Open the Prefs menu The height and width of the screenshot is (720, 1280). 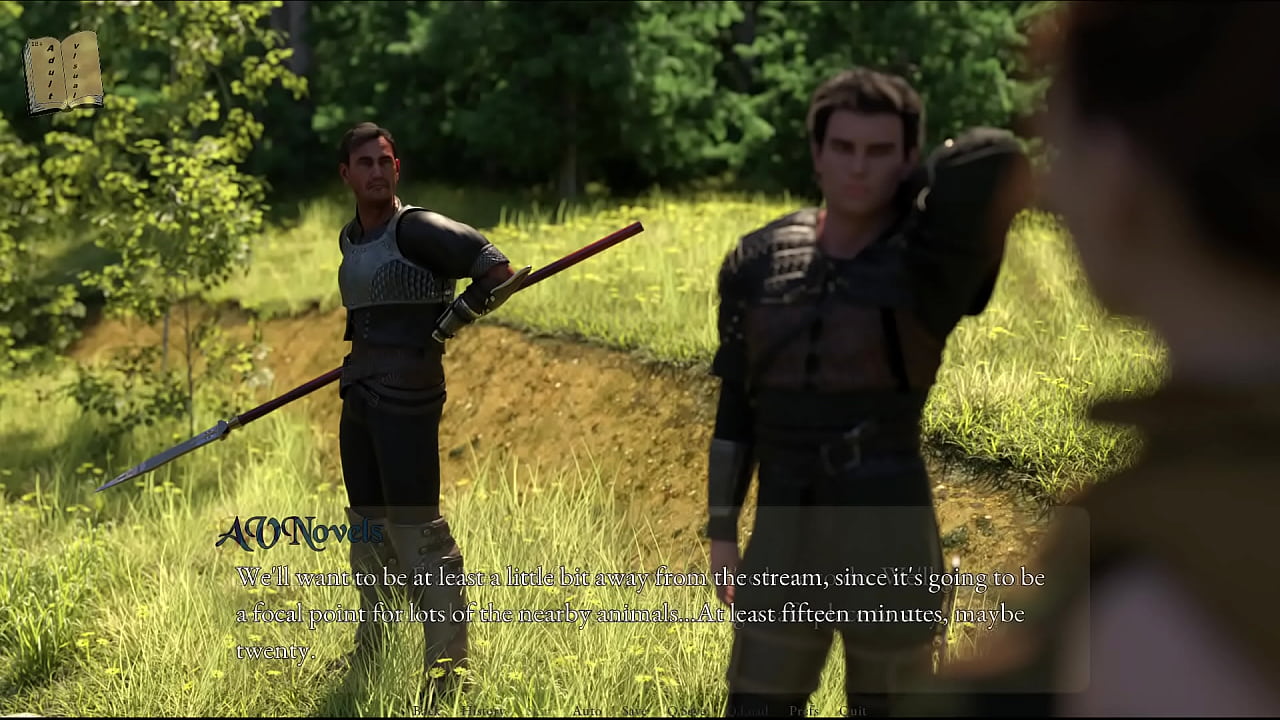click(804, 711)
